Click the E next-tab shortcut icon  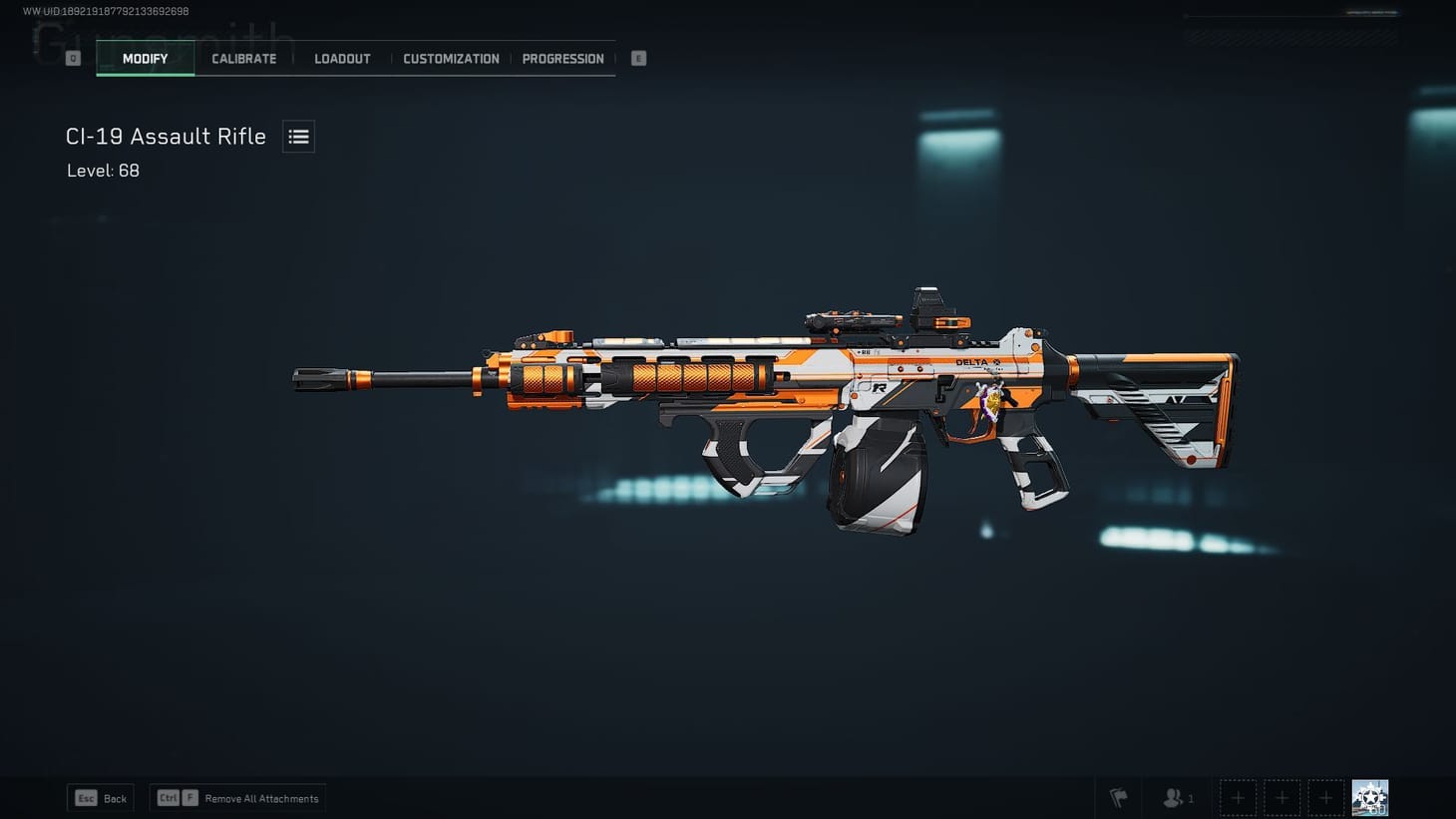pos(637,57)
